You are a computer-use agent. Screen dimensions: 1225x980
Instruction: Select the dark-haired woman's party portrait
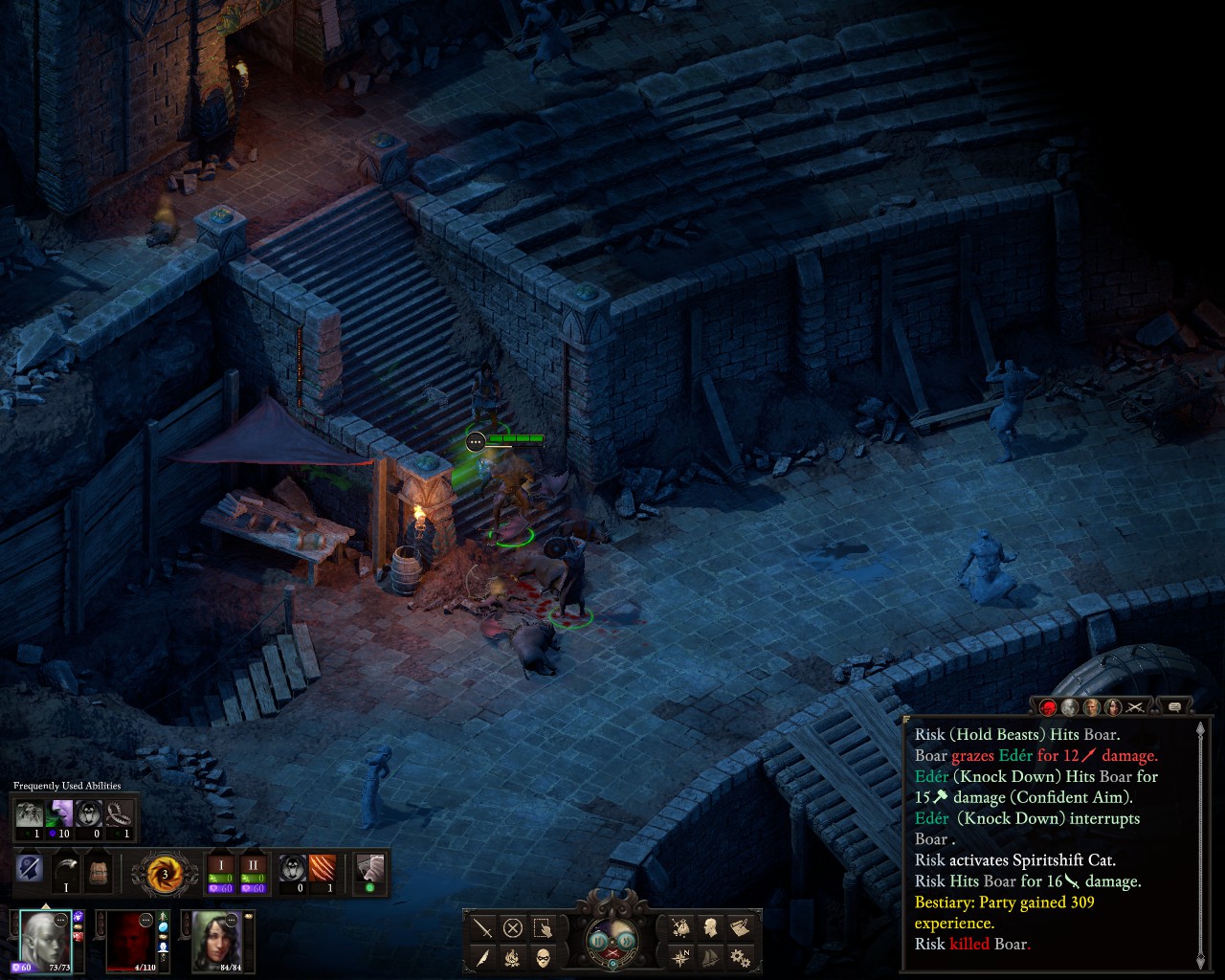[x=216, y=940]
